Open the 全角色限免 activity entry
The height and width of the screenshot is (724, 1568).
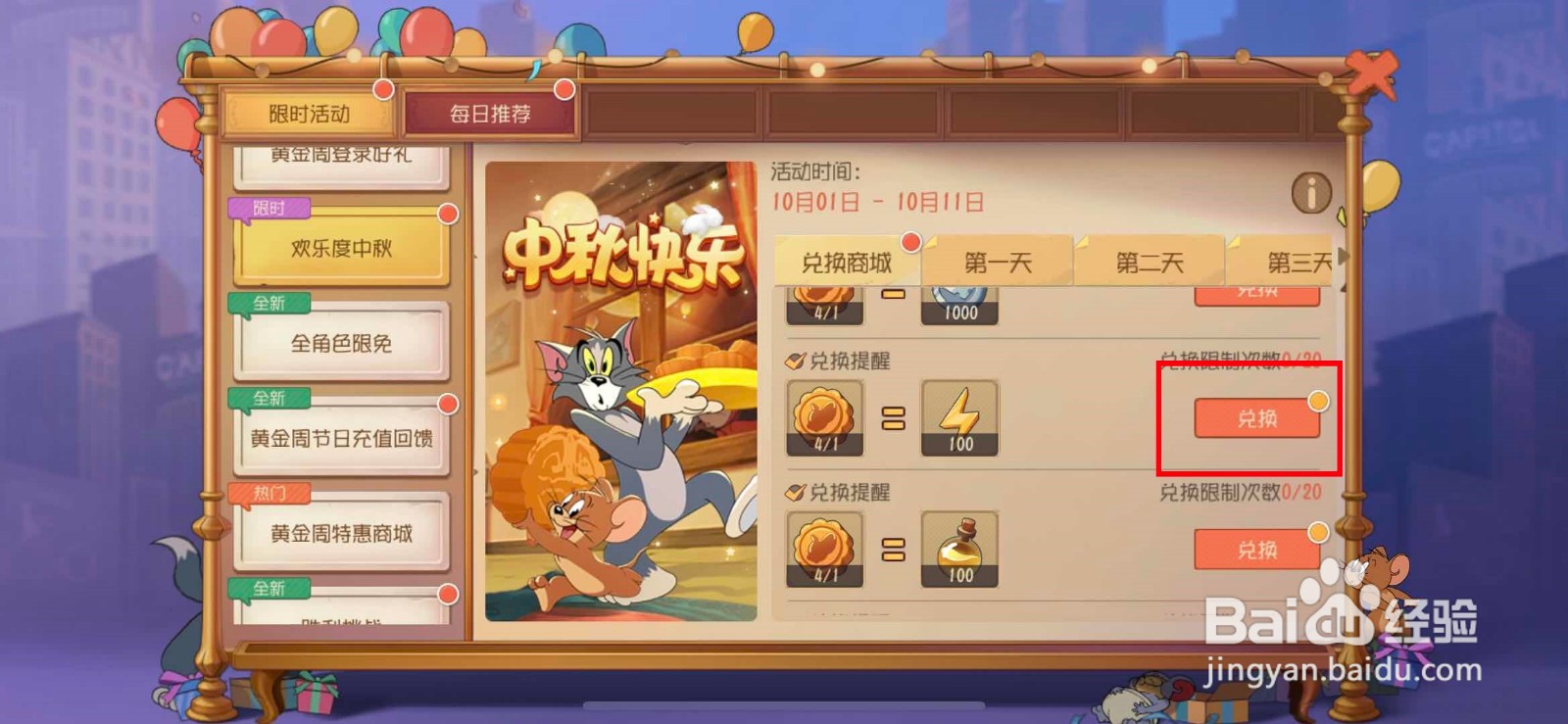pos(341,343)
